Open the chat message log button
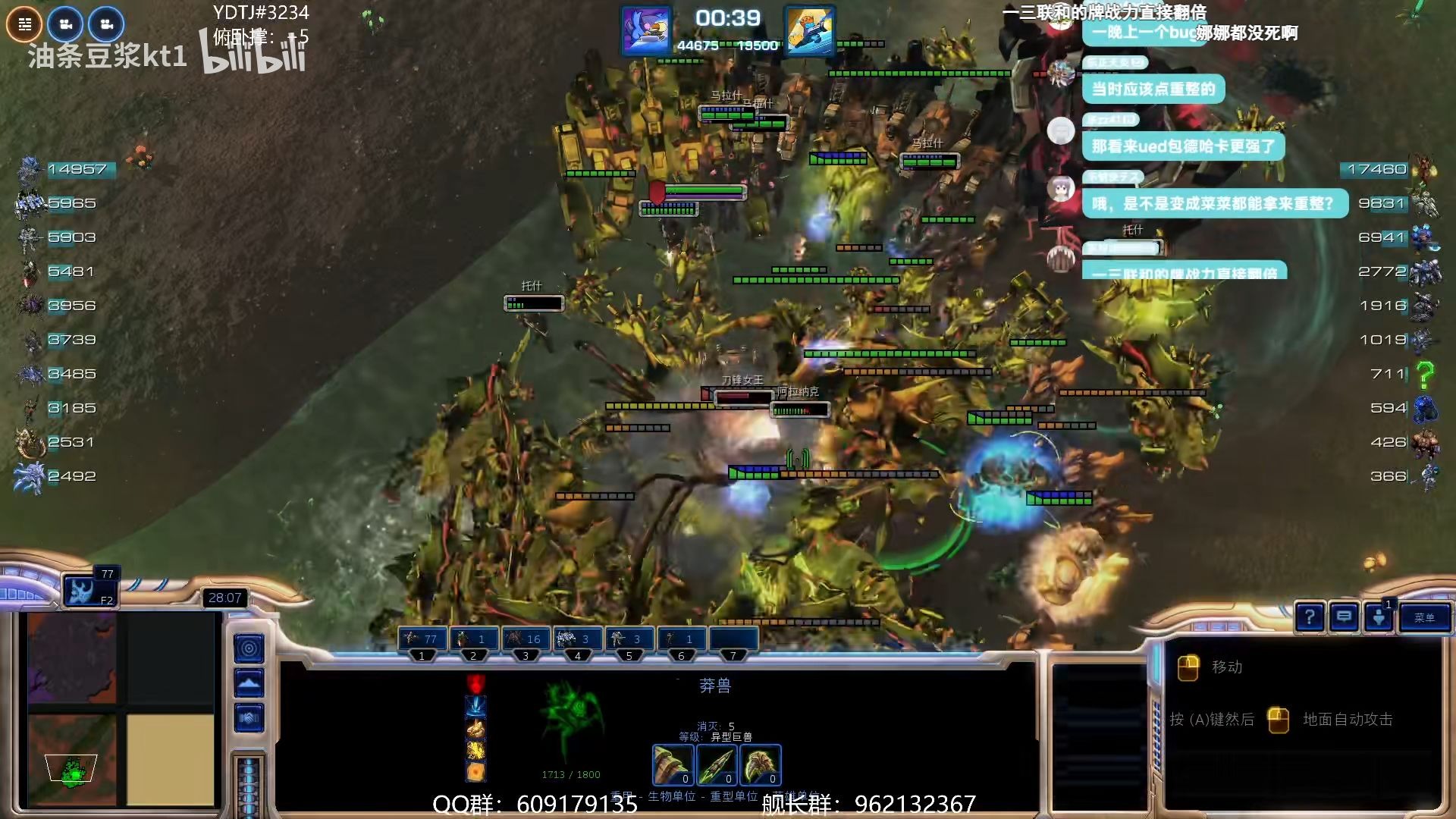The width and height of the screenshot is (1456, 819). coord(1344,617)
